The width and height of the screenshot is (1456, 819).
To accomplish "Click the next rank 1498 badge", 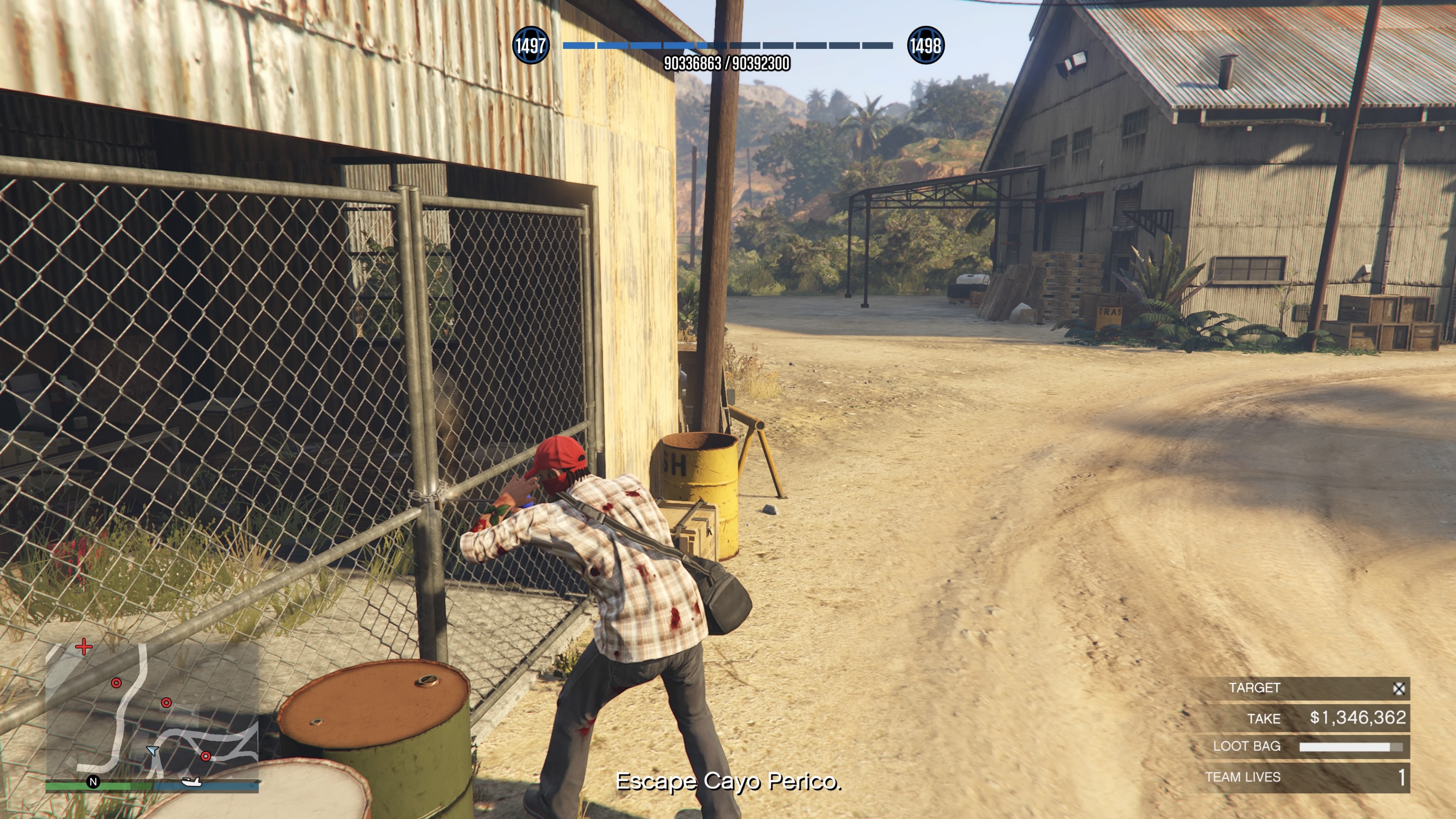I will (x=925, y=45).
